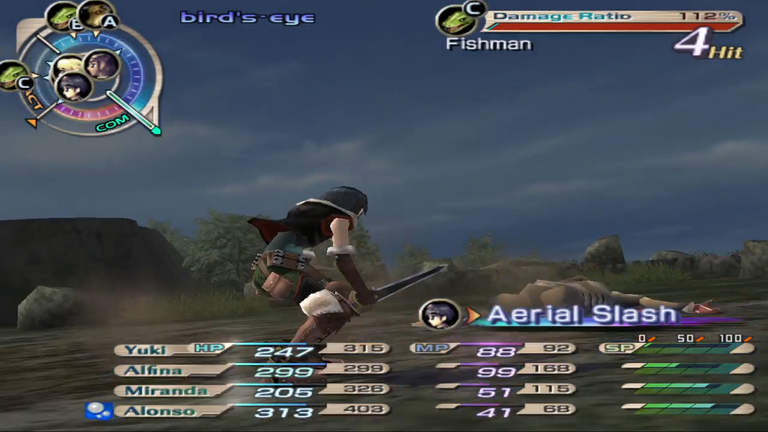Pick Miranda's name in the party list
The height and width of the screenshot is (432, 768).
[x=150, y=390]
